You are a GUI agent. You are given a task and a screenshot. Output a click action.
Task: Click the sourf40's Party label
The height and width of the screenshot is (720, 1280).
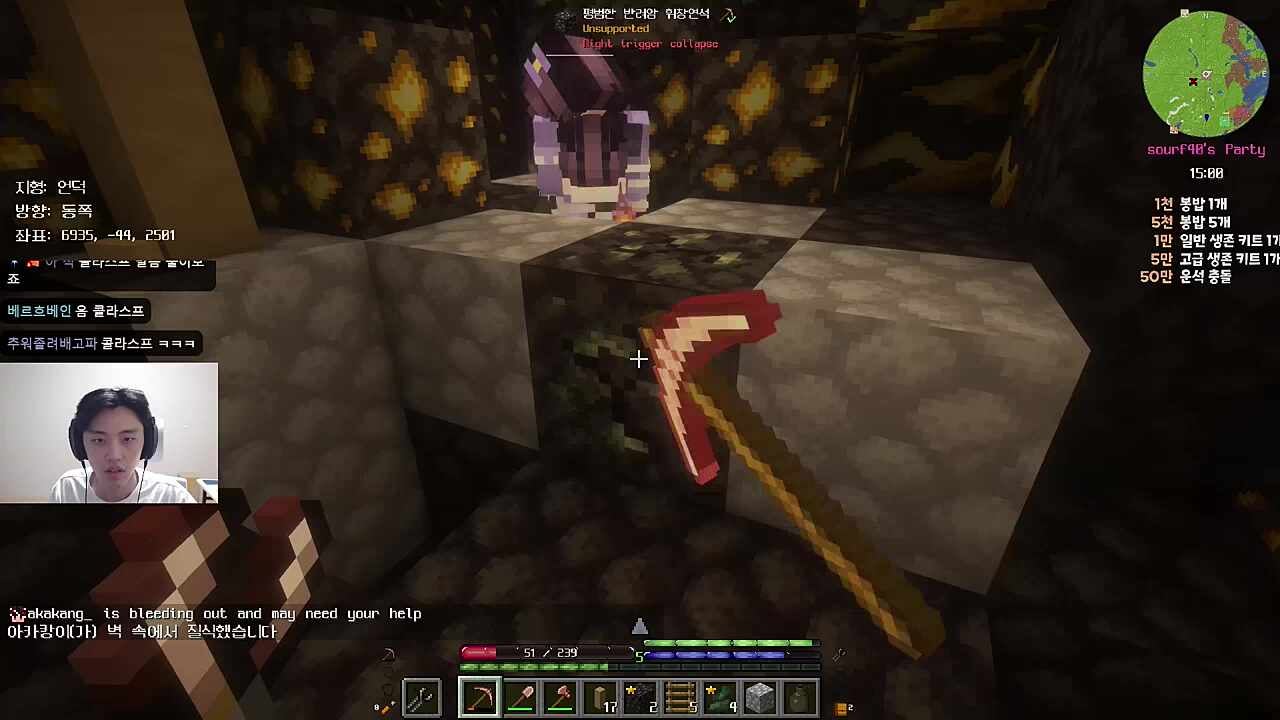1205,149
